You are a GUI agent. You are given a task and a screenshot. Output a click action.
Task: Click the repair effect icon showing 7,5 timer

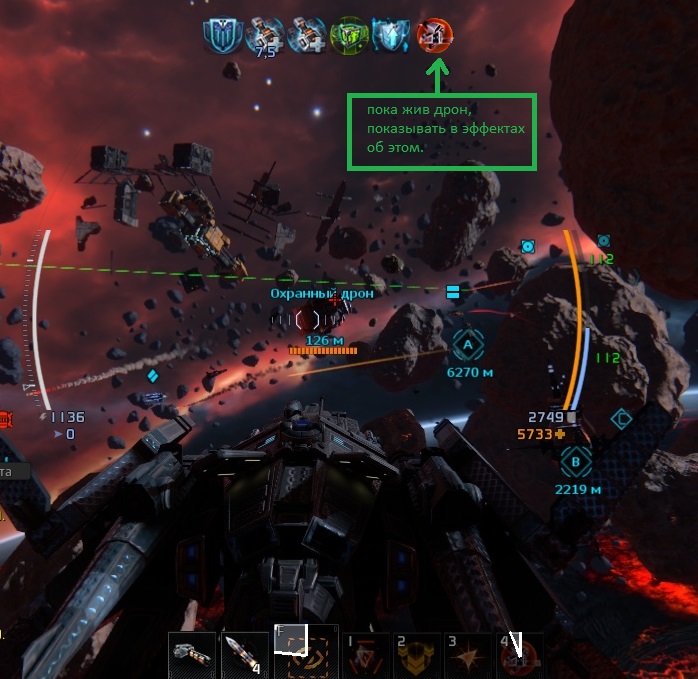point(264,35)
